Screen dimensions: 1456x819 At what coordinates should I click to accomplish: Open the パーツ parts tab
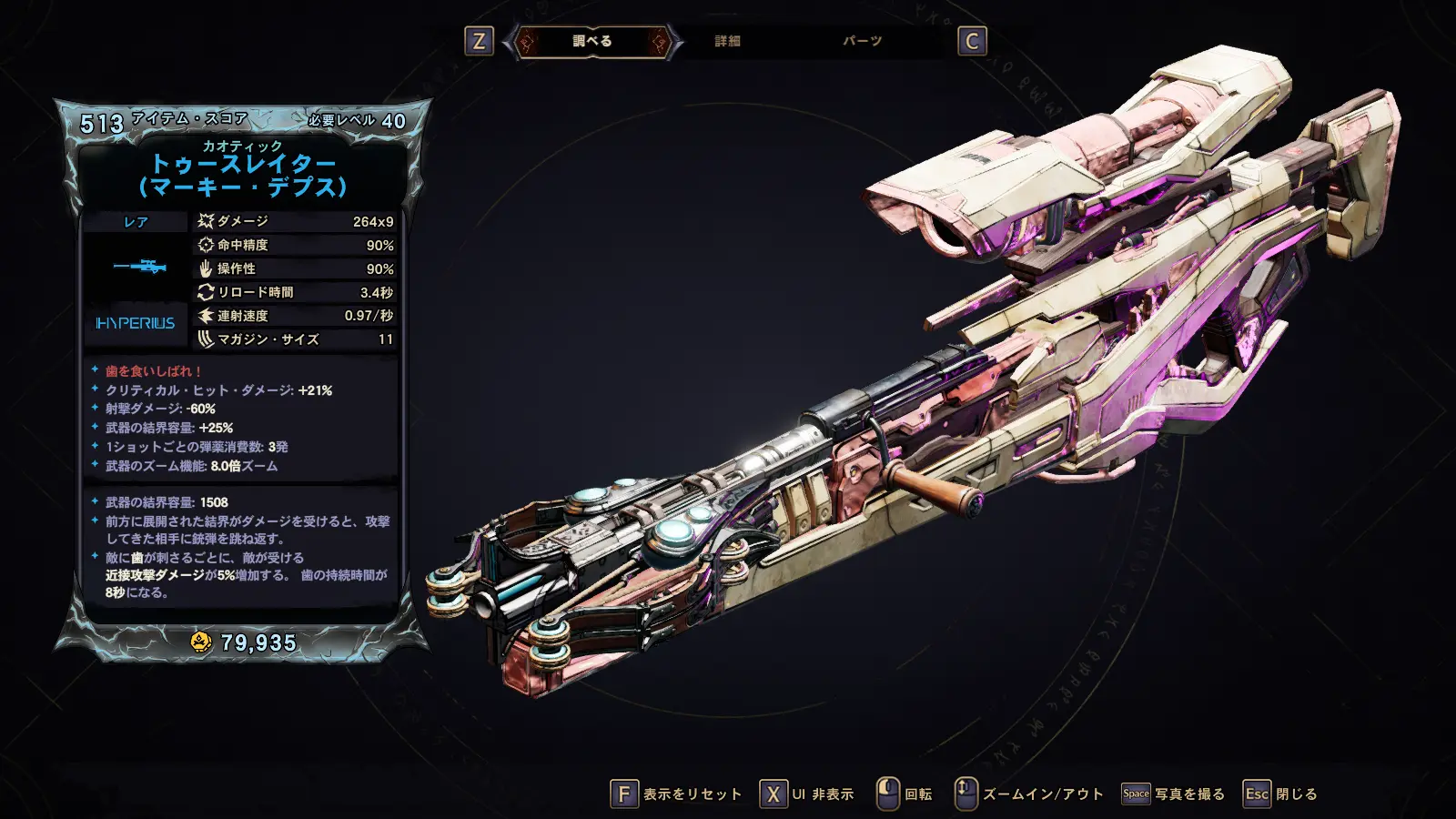tap(862, 41)
